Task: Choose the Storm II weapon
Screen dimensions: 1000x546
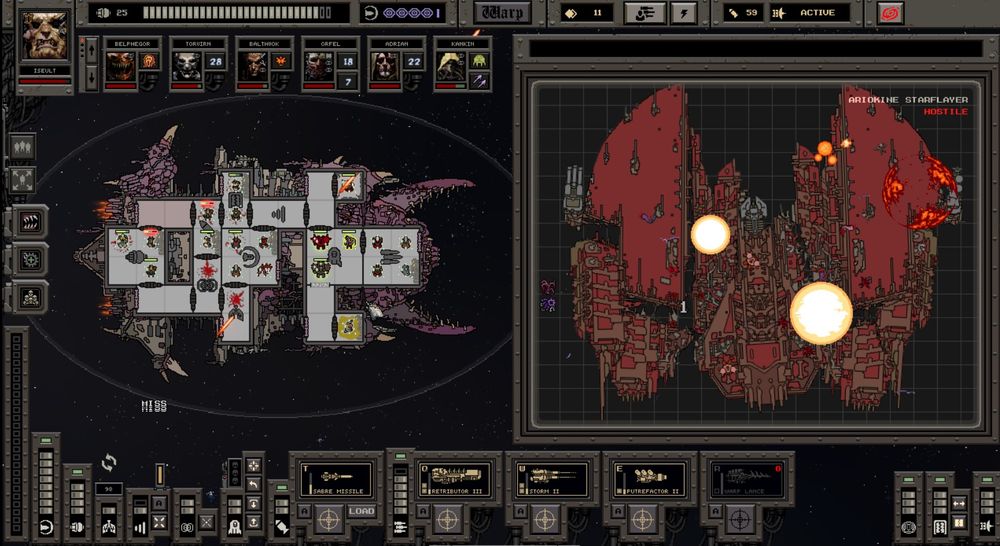Action: (x=550, y=479)
